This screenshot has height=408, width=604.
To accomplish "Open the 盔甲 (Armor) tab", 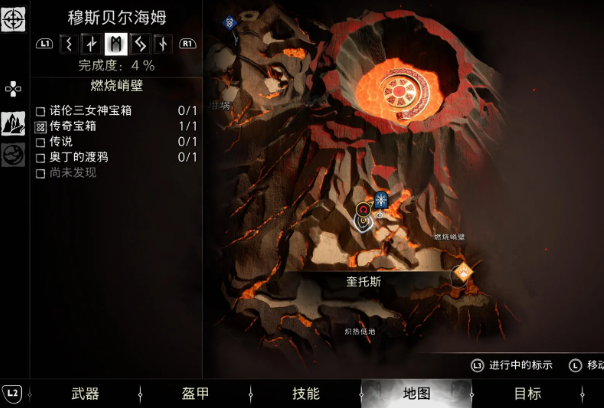I will (x=195, y=393).
